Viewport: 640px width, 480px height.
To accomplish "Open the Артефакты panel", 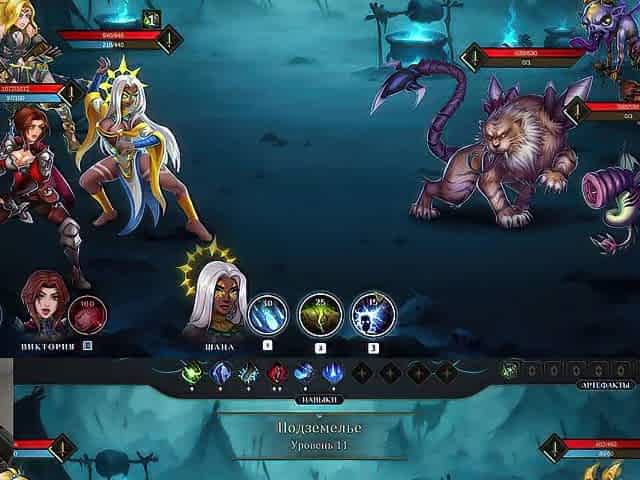I will tap(606, 385).
